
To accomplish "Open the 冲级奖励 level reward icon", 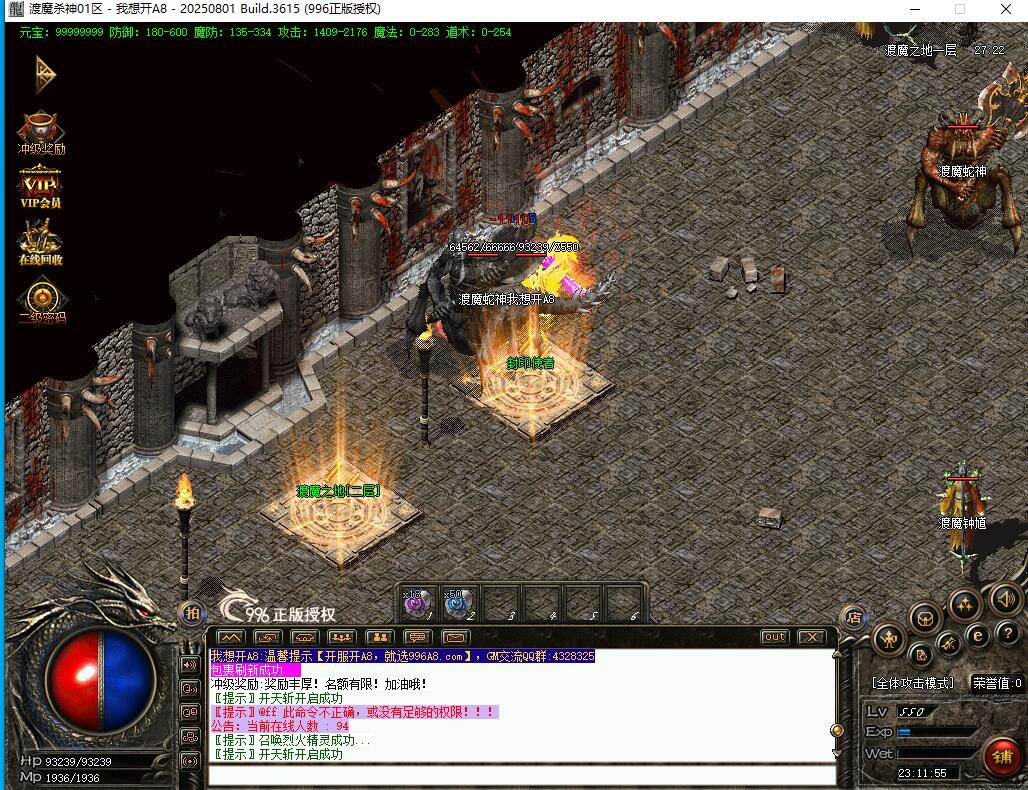I will (41, 131).
